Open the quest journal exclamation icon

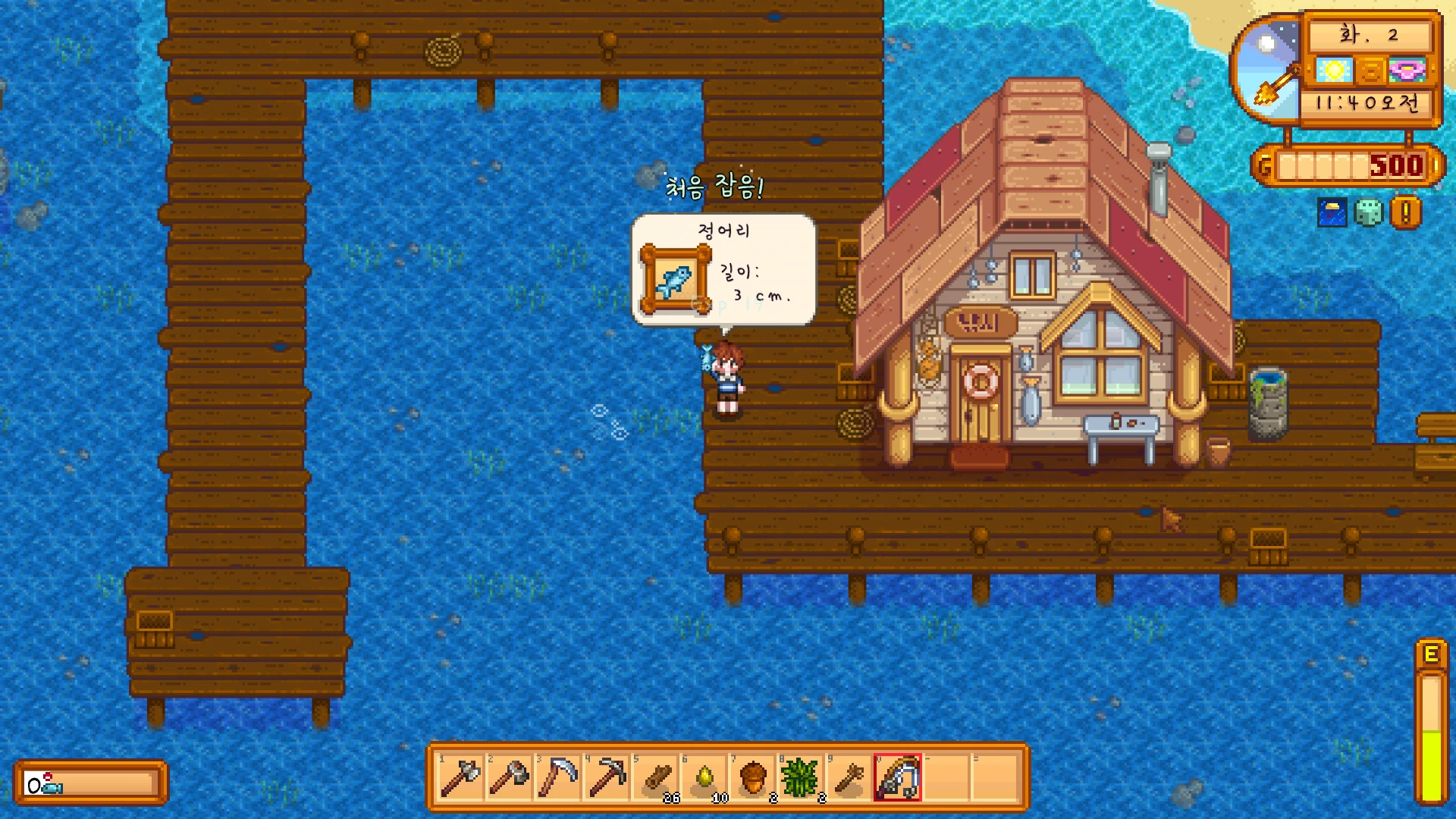click(x=1405, y=213)
